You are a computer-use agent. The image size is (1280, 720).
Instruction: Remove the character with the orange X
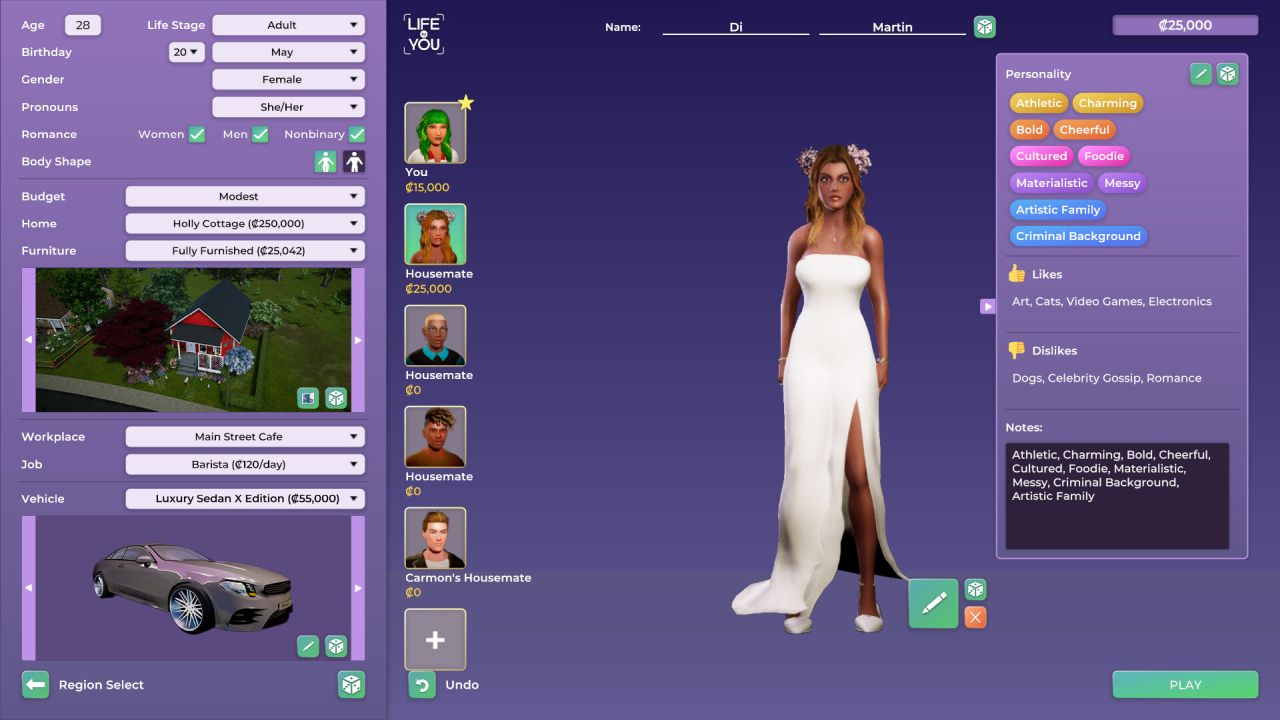(x=974, y=617)
